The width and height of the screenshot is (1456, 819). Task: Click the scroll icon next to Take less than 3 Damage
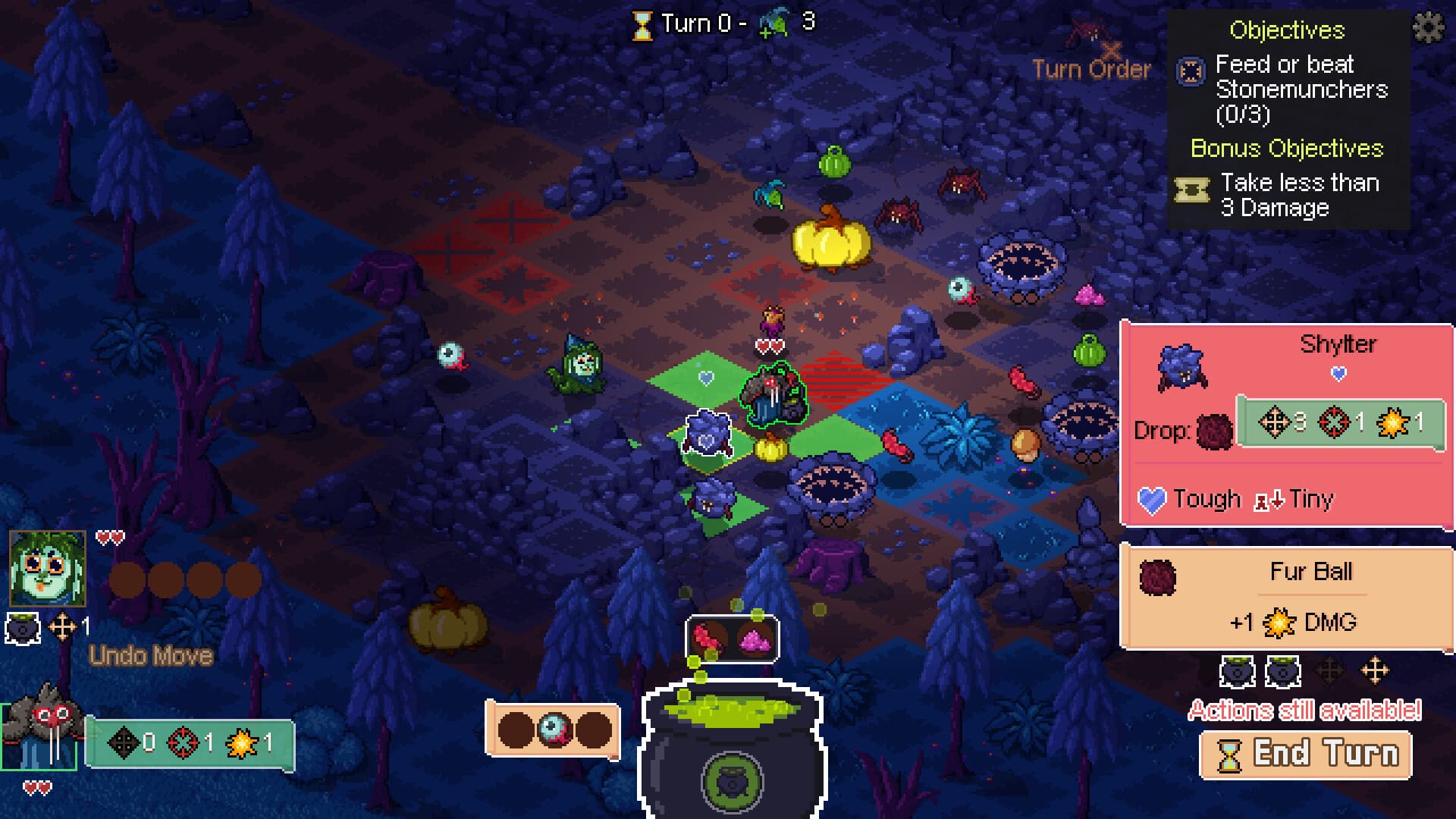tap(1191, 190)
